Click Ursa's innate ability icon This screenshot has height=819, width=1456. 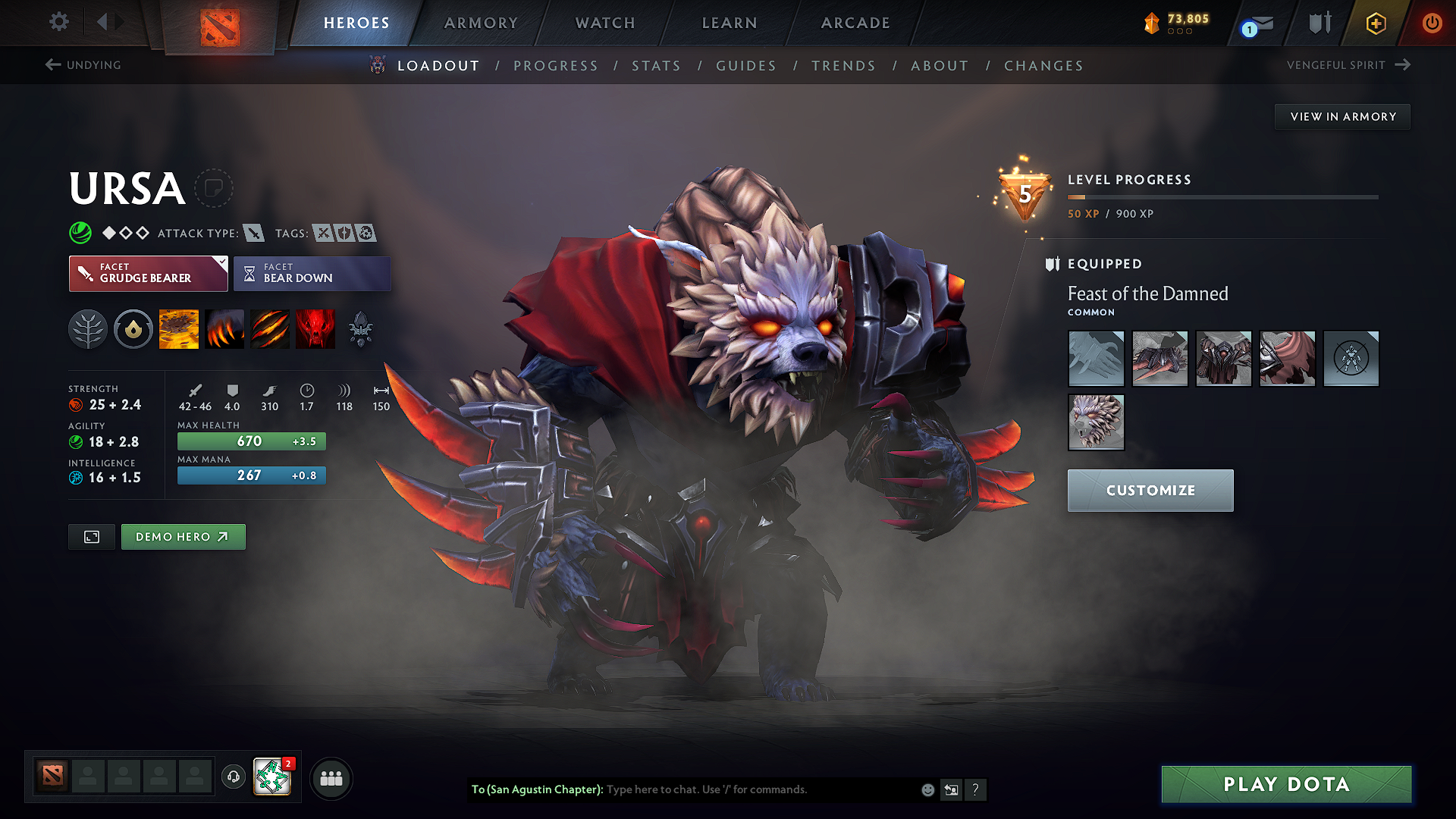coord(133,328)
